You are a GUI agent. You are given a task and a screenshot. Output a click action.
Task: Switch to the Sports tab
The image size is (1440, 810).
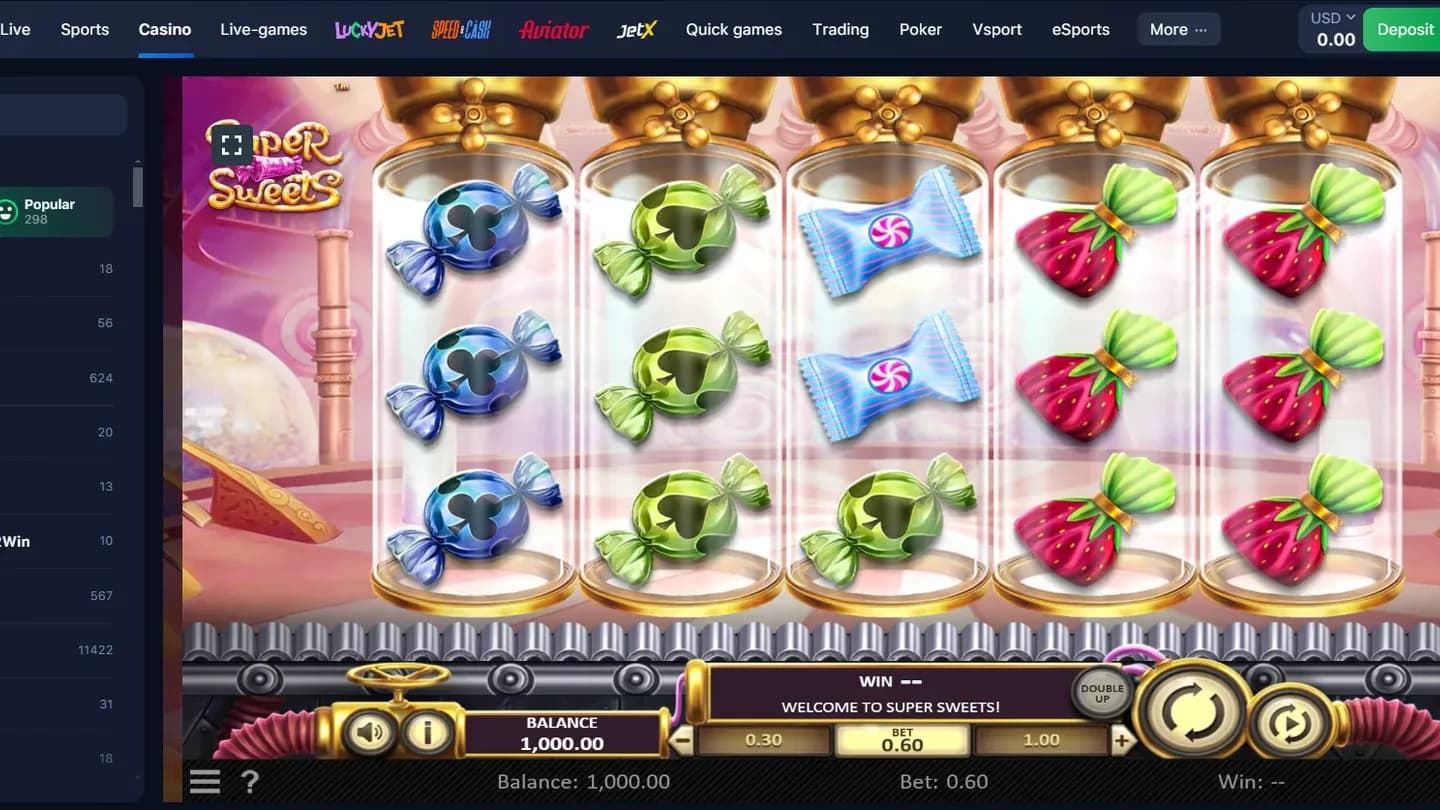coord(84,29)
